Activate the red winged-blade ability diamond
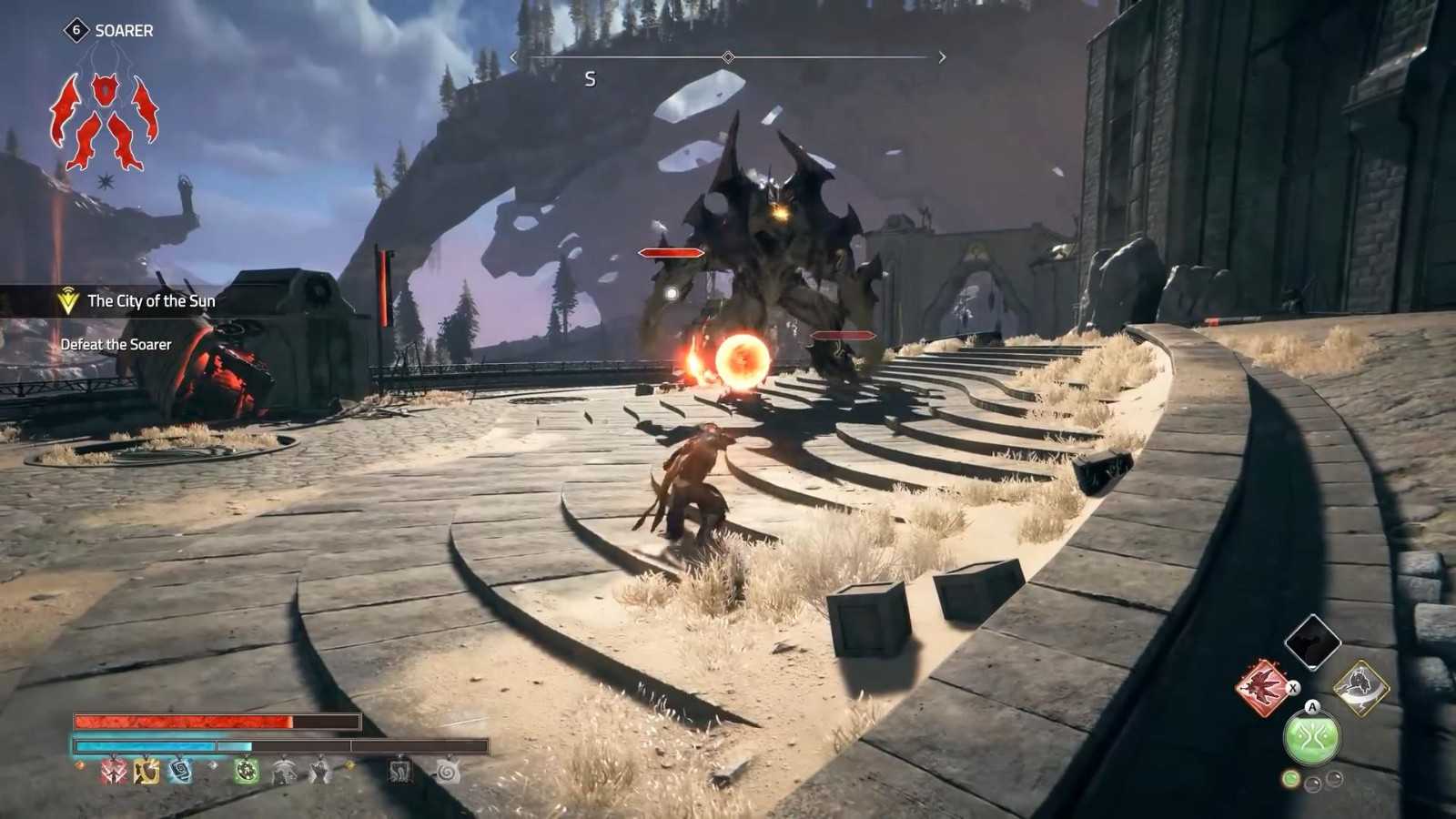 (1263, 687)
